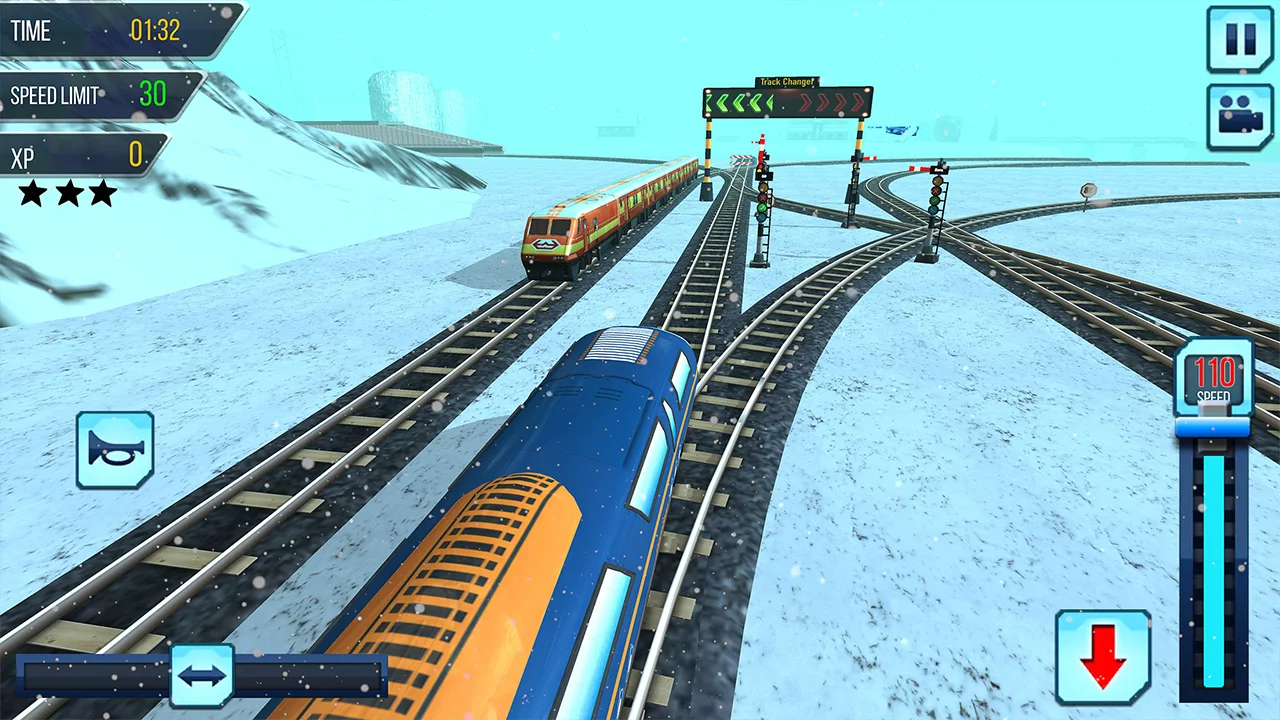Sound the train horn
This screenshot has height=720, width=1280.
115,450
